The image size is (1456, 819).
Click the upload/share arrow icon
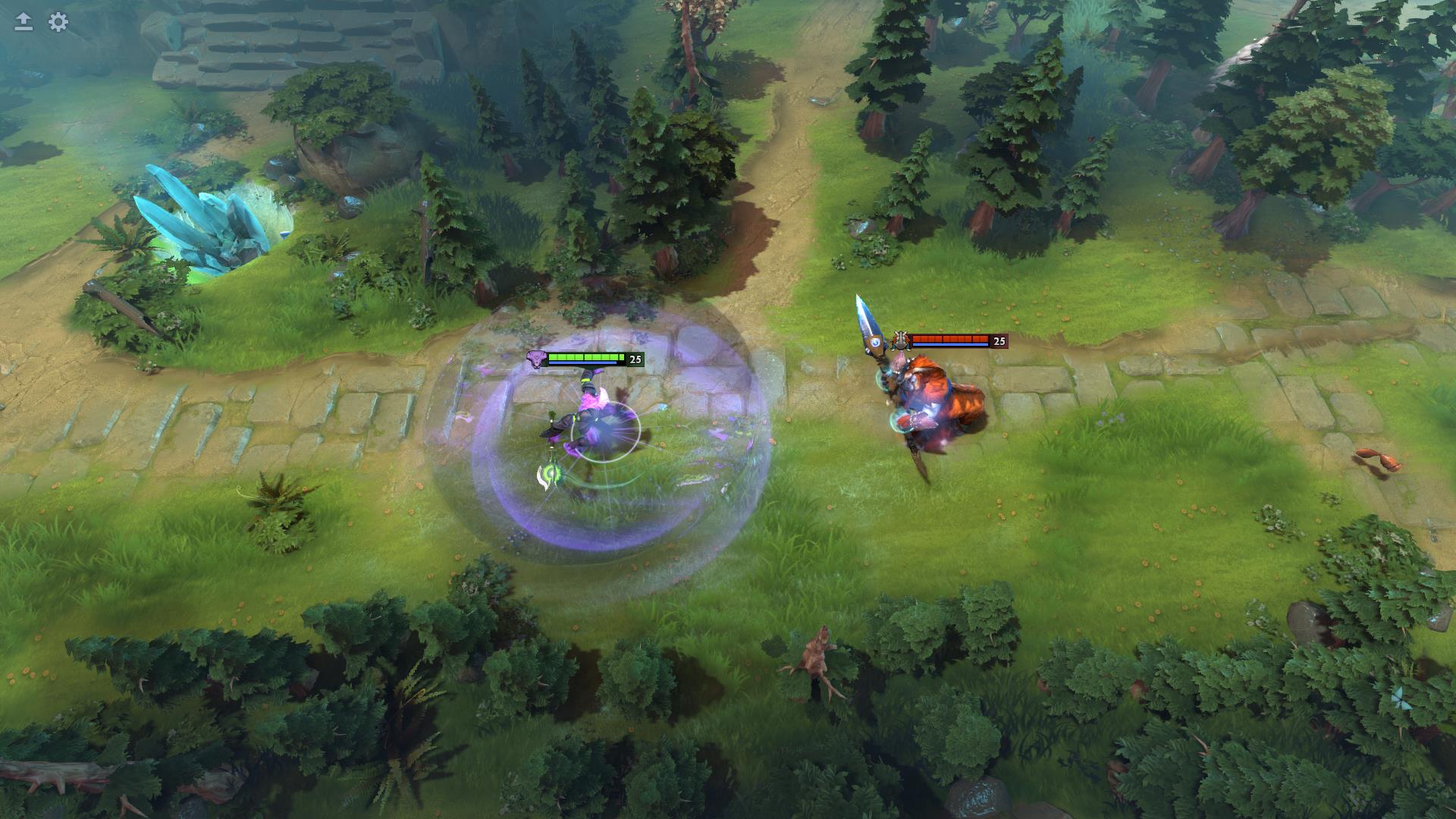tap(22, 23)
